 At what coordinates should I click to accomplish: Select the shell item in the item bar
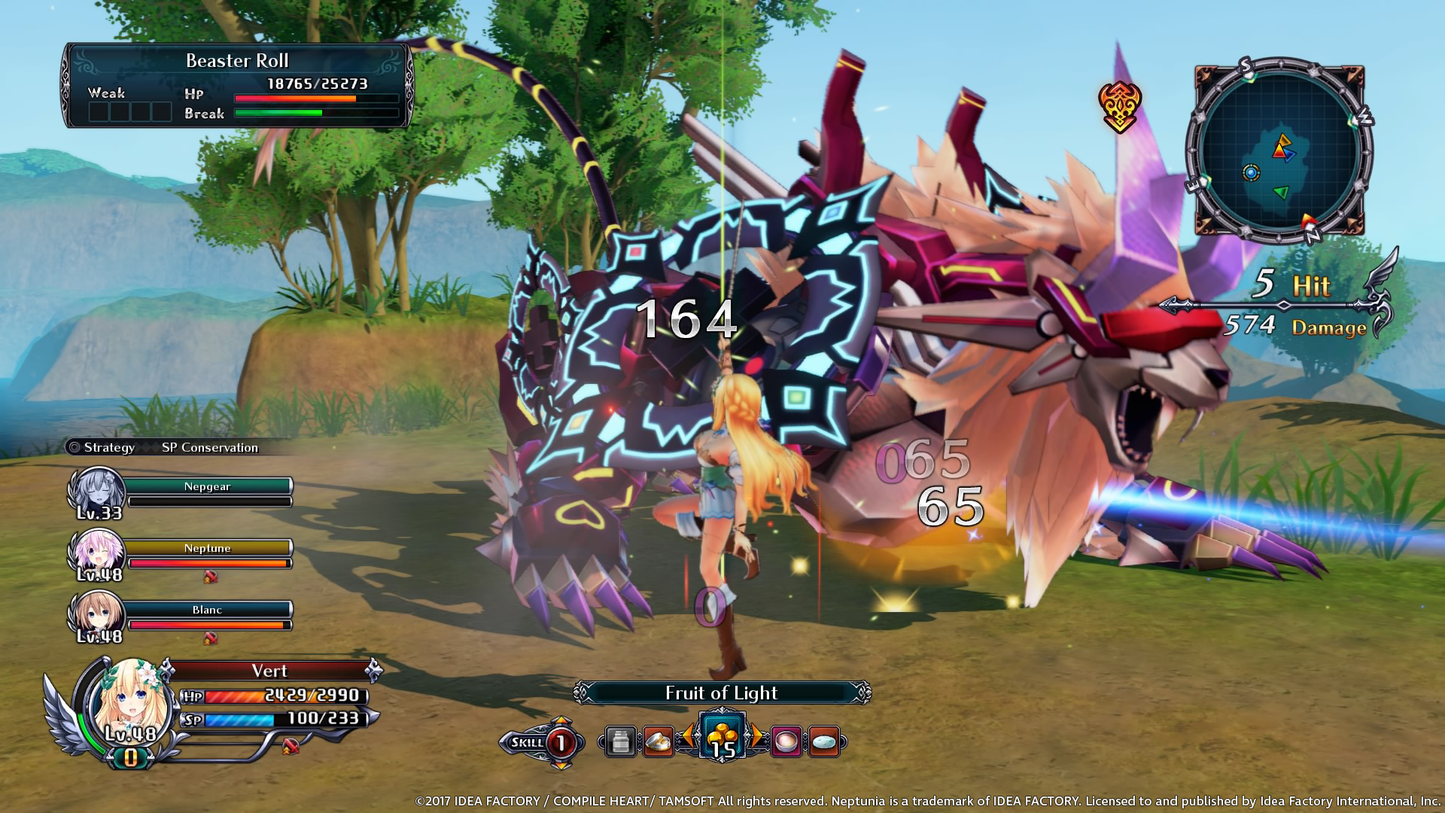click(x=659, y=742)
